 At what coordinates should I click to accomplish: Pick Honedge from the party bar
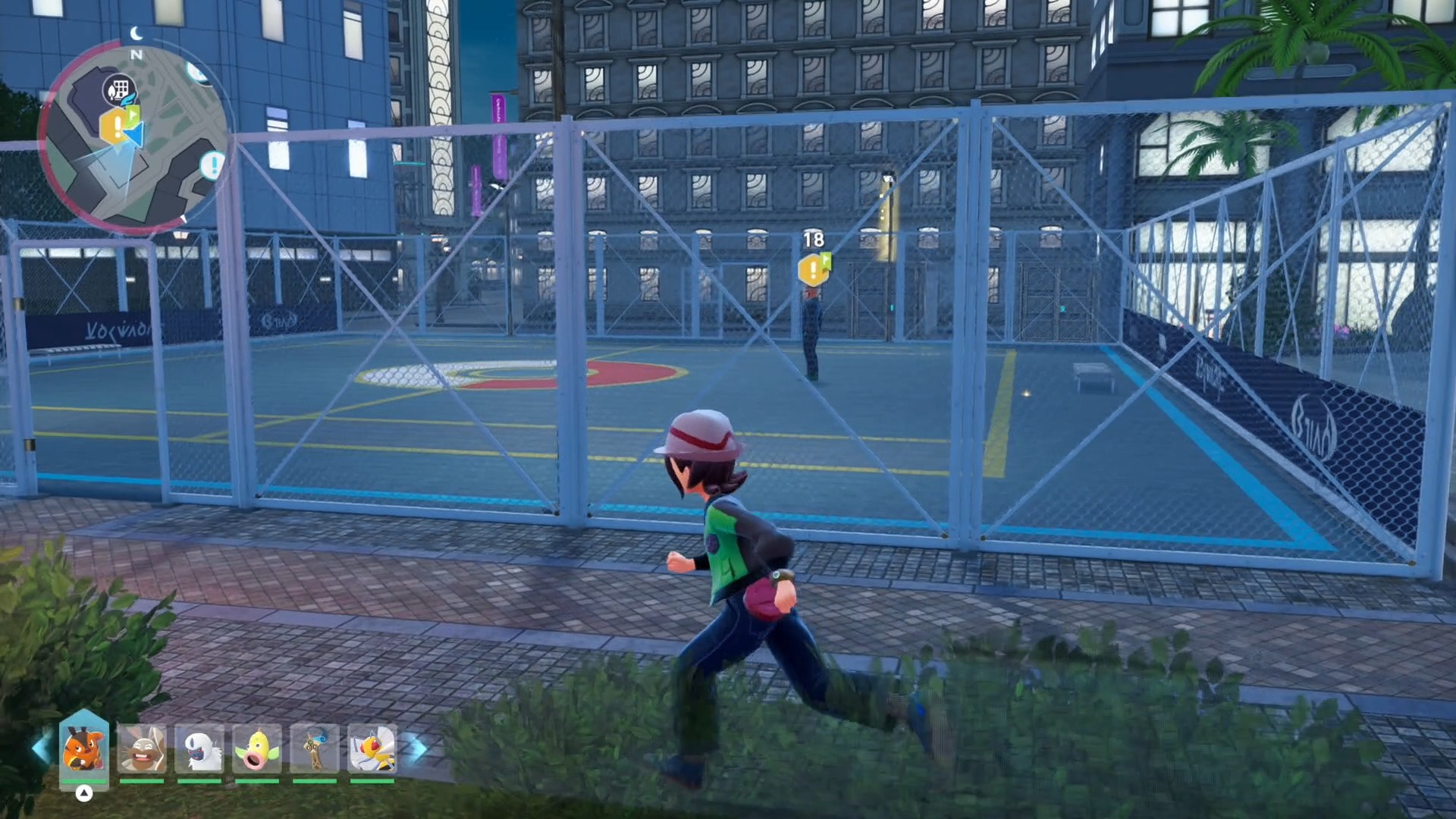315,748
